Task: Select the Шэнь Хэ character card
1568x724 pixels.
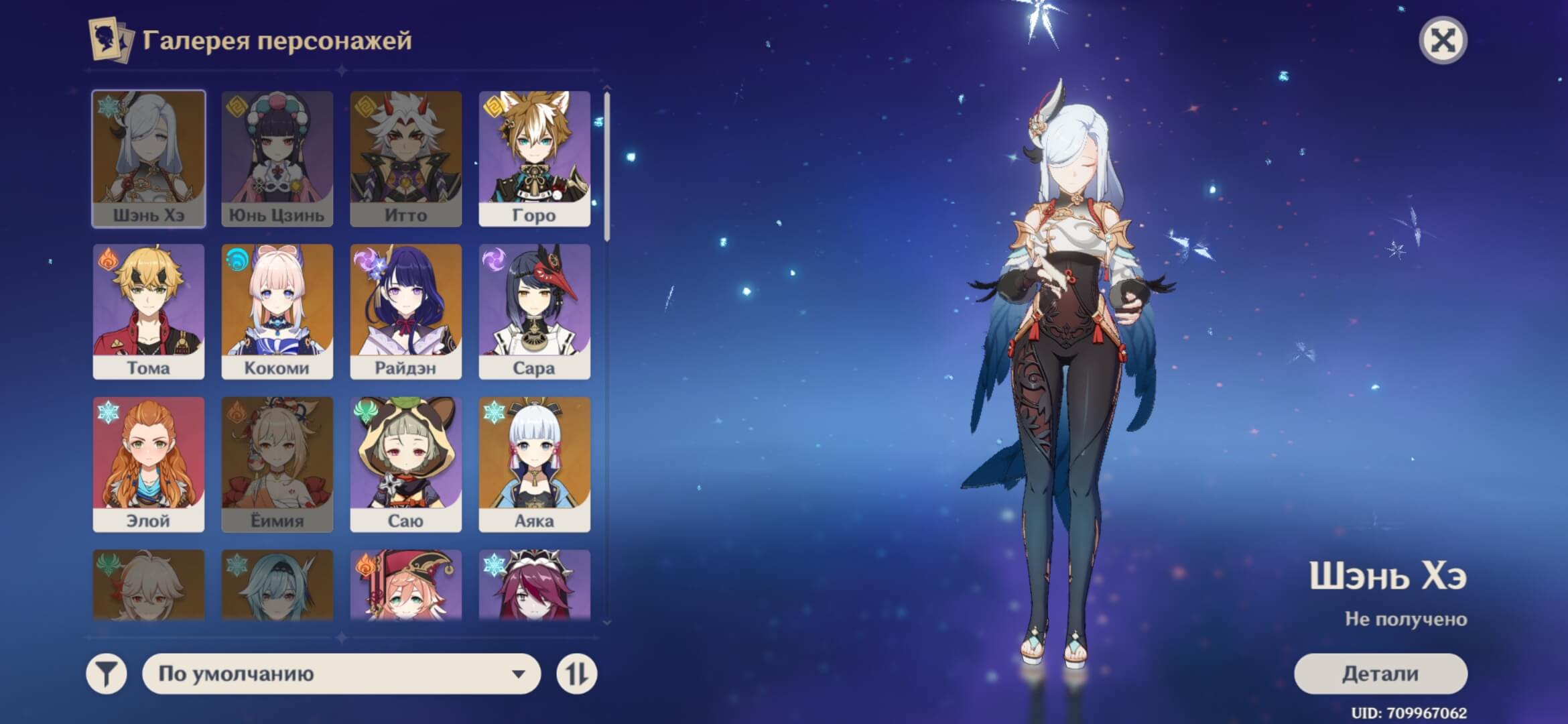Action: (x=148, y=159)
